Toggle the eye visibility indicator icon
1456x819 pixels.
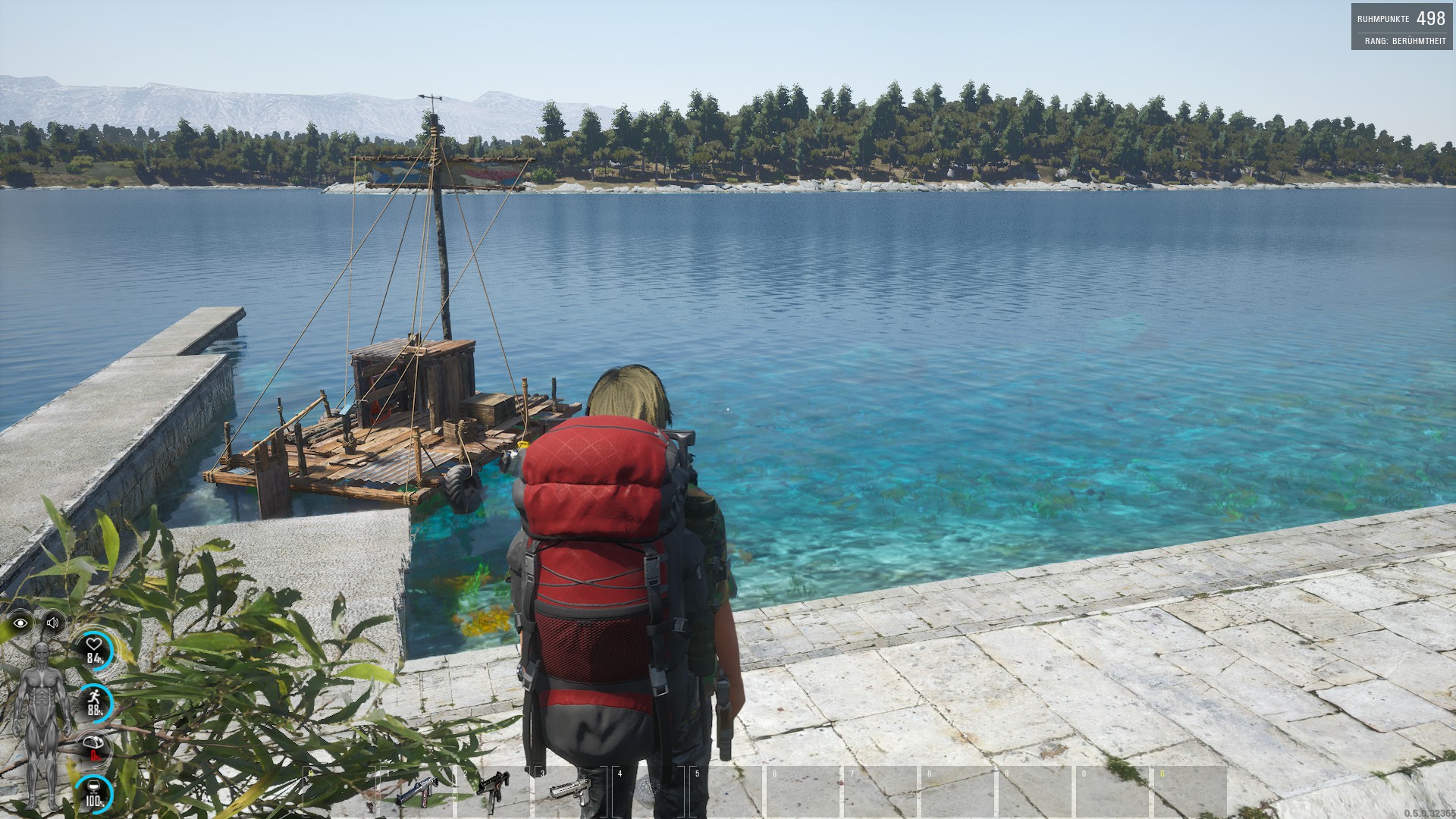point(20,623)
